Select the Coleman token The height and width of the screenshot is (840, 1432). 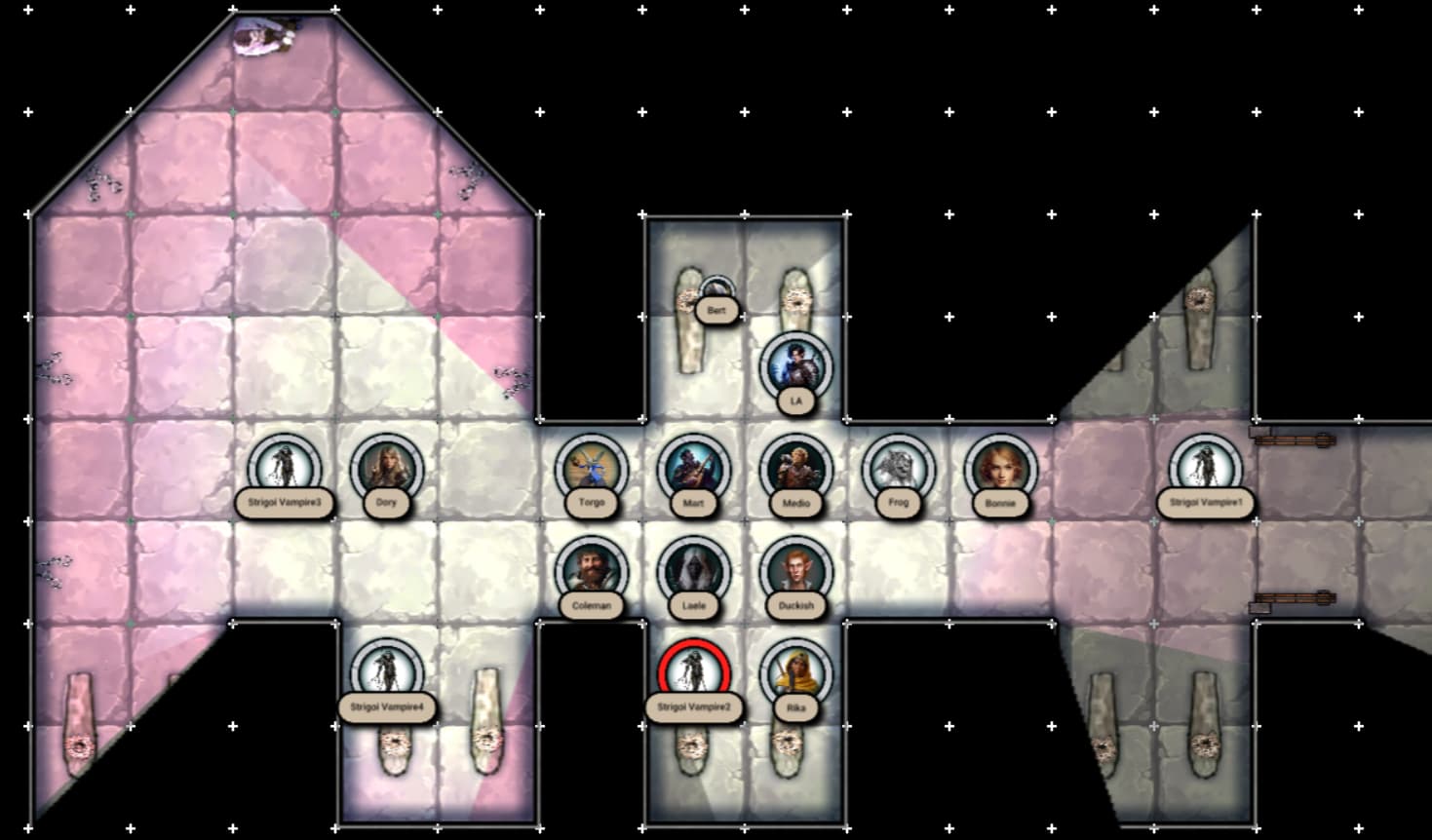tap(592, 572)
